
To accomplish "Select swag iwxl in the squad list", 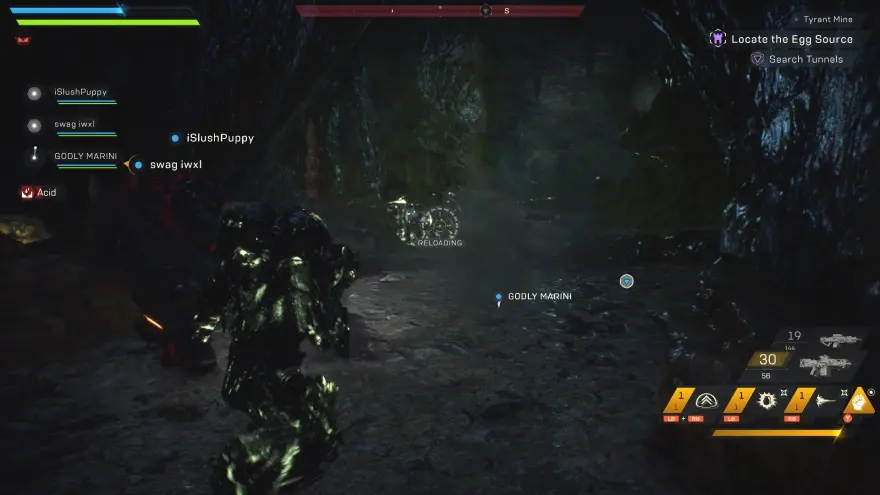I will point(74,125).
